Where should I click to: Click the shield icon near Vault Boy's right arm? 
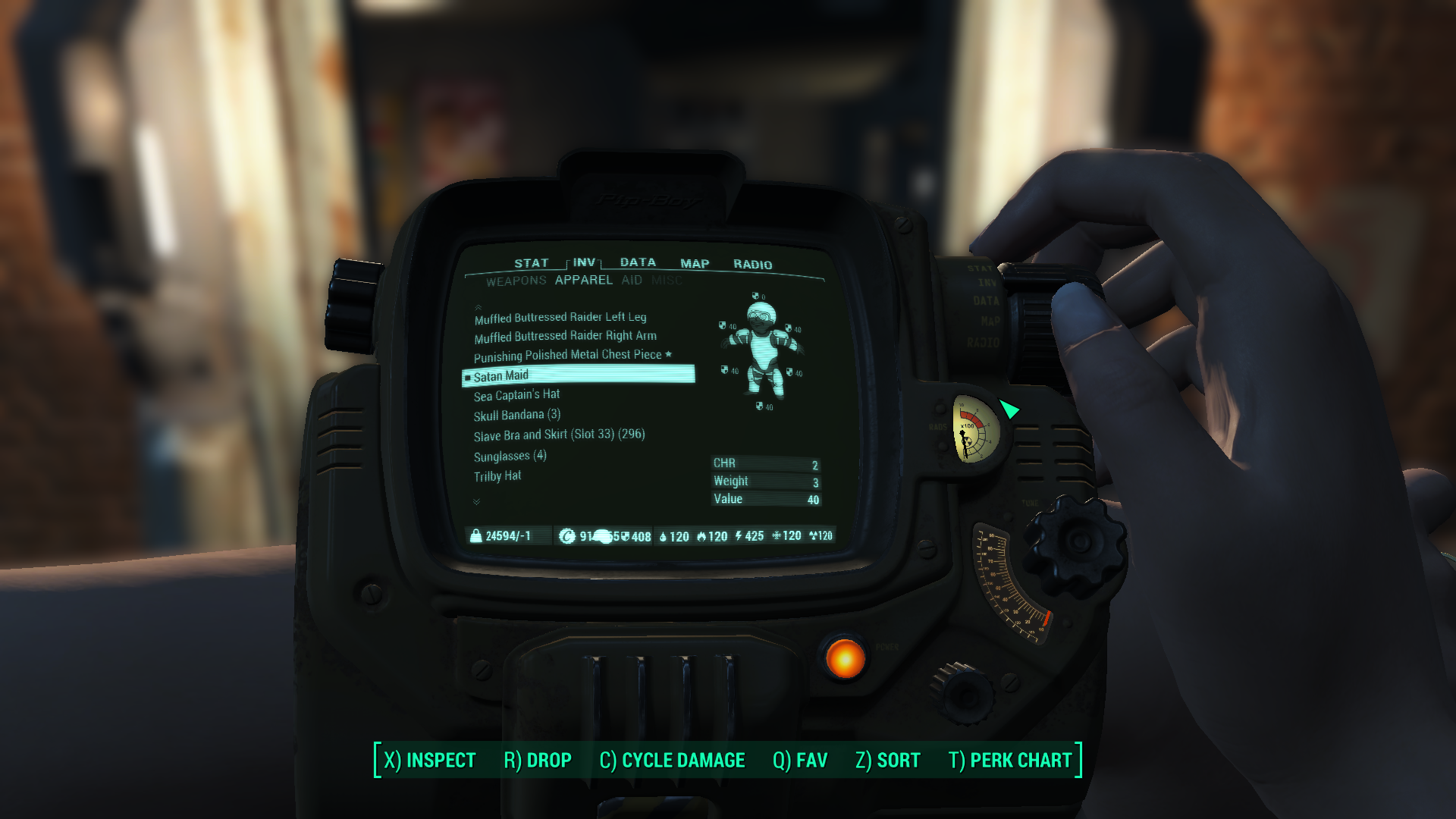coord(722,325)
